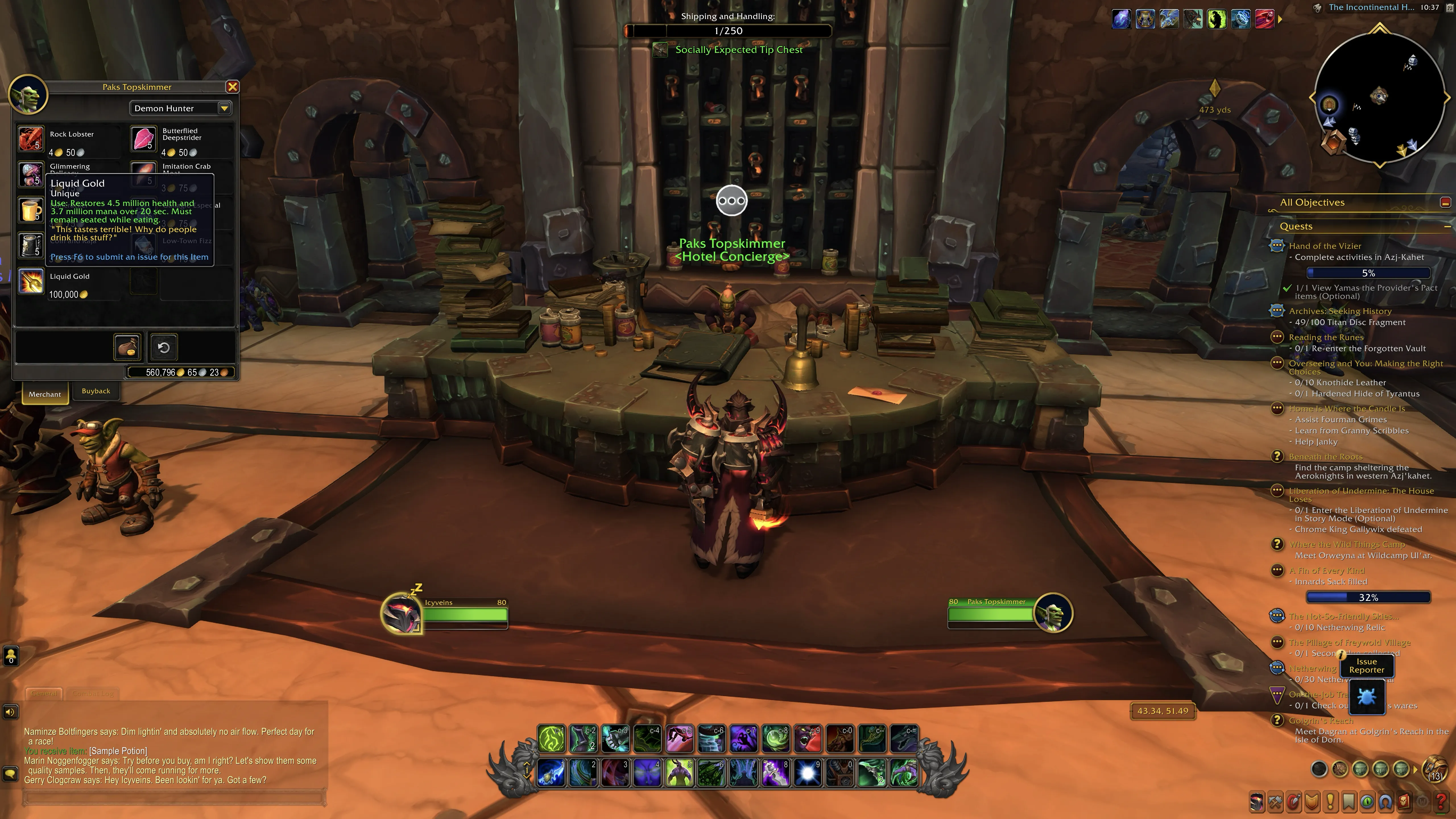The height and width of the screenshot is (819, 1456).
Task: Click the sell all junk coin bag button
Action: [127, 347]
